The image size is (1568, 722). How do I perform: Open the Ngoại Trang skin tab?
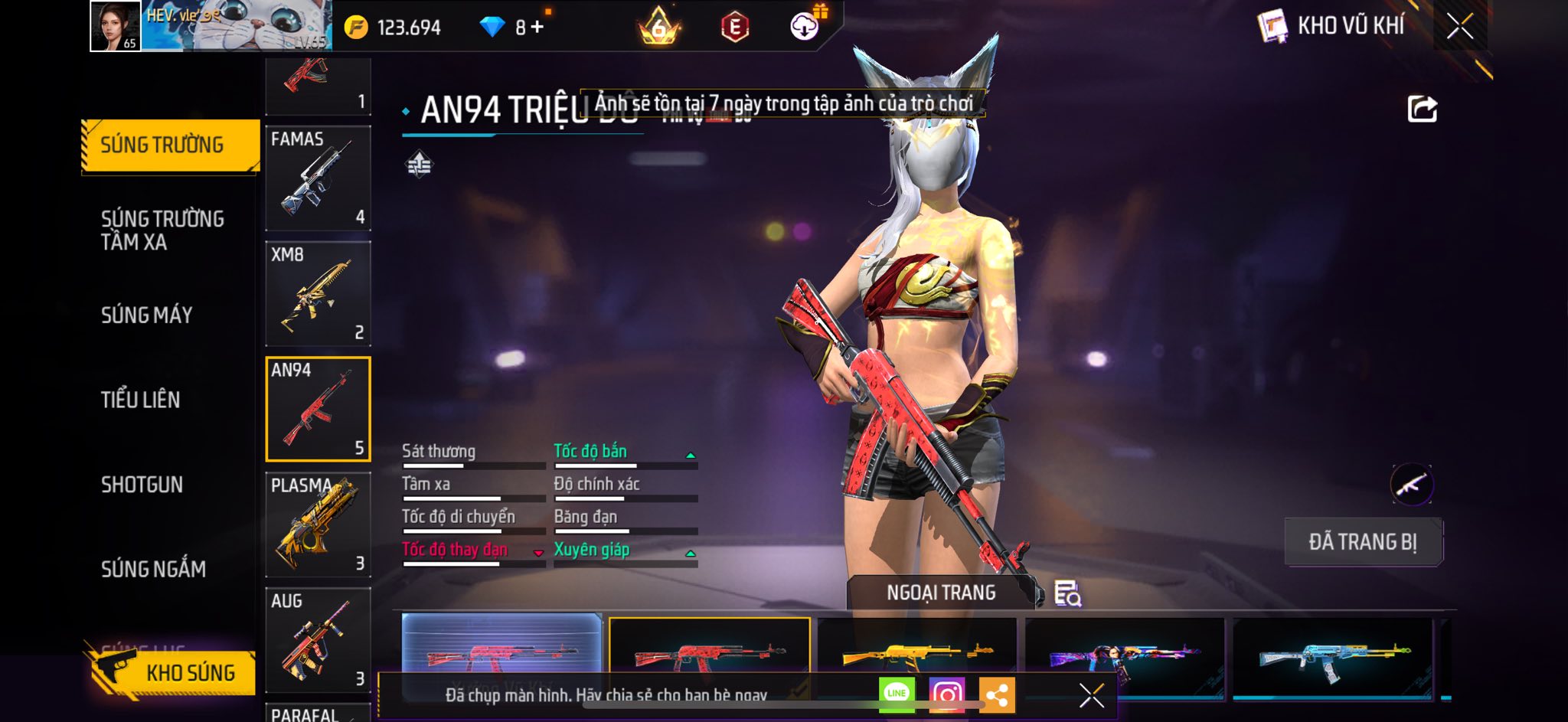[941, 593]
